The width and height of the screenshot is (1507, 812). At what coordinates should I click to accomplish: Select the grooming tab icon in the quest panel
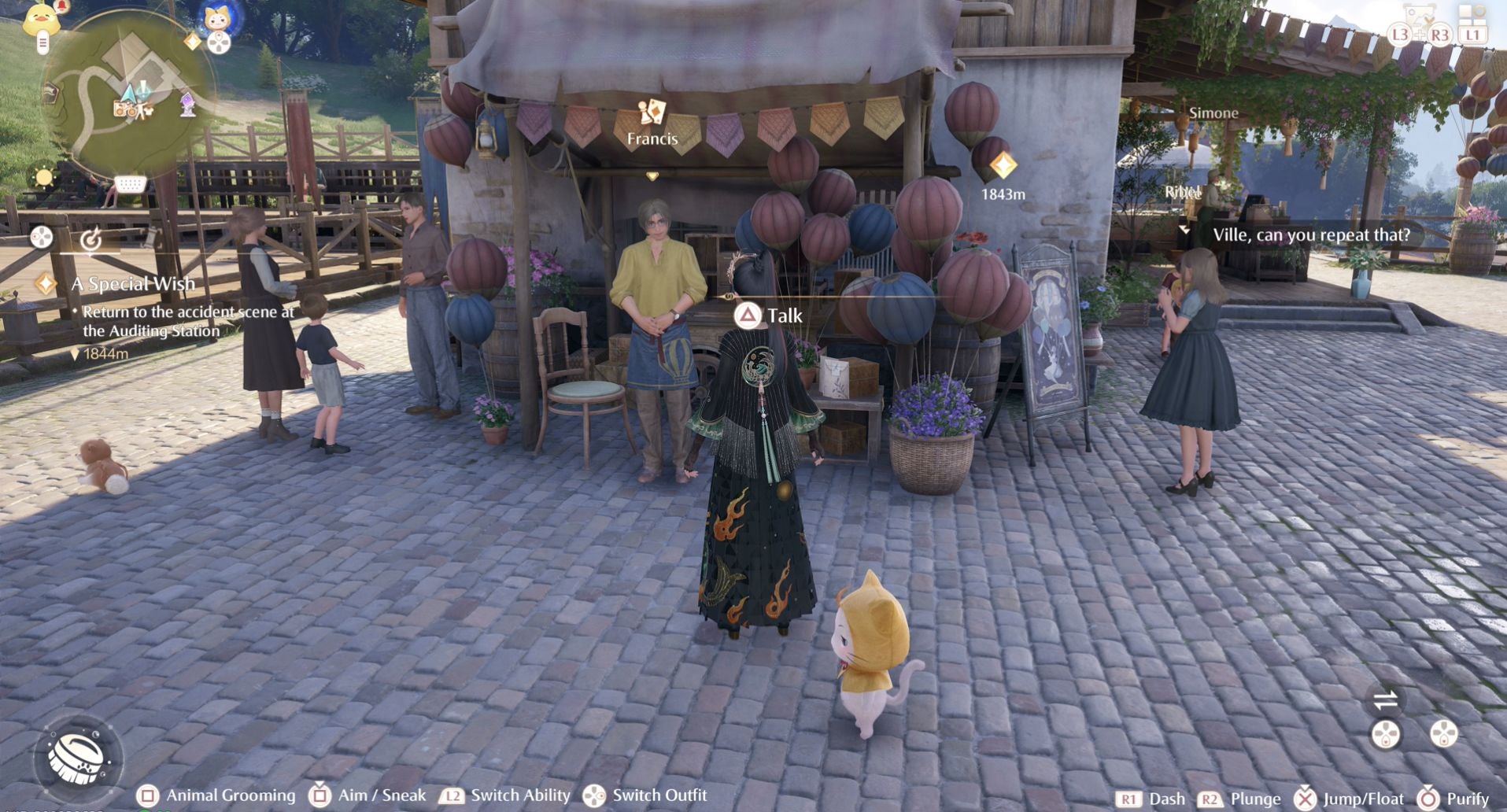(x=90, y=240)
